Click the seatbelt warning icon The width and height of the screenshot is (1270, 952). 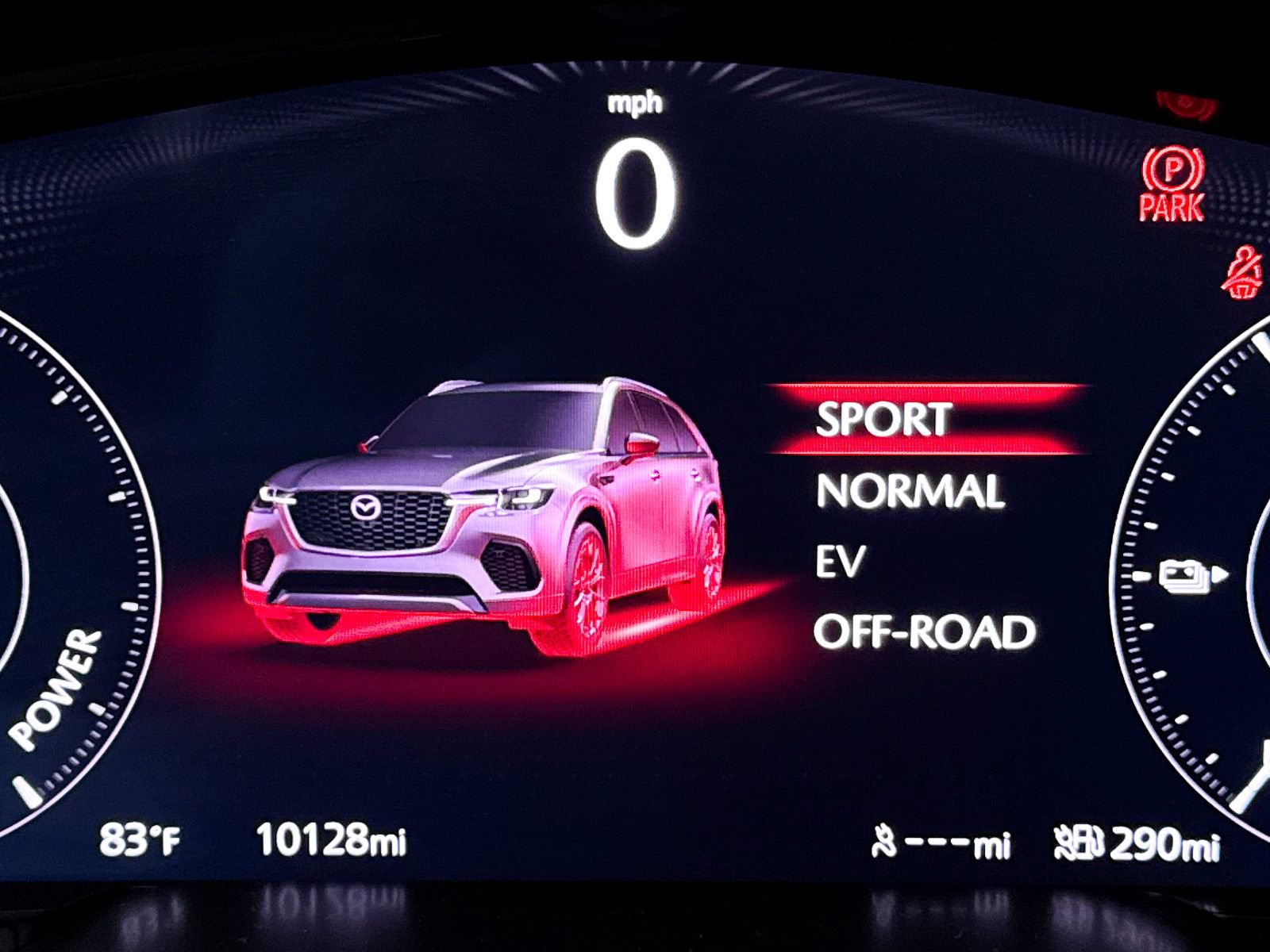point(1242,274)
